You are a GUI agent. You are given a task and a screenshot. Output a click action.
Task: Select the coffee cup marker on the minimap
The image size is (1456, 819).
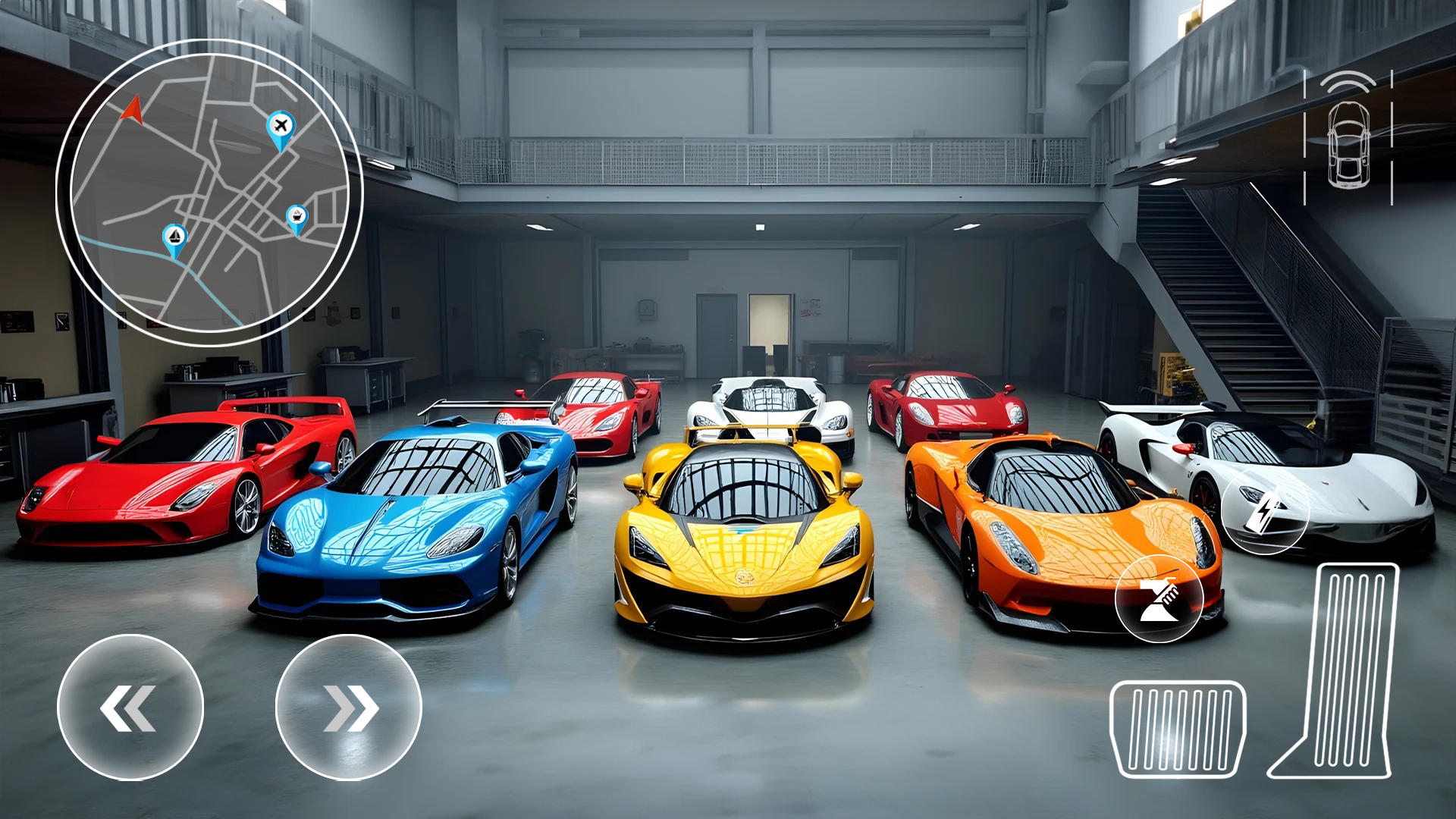click(297, 218)
